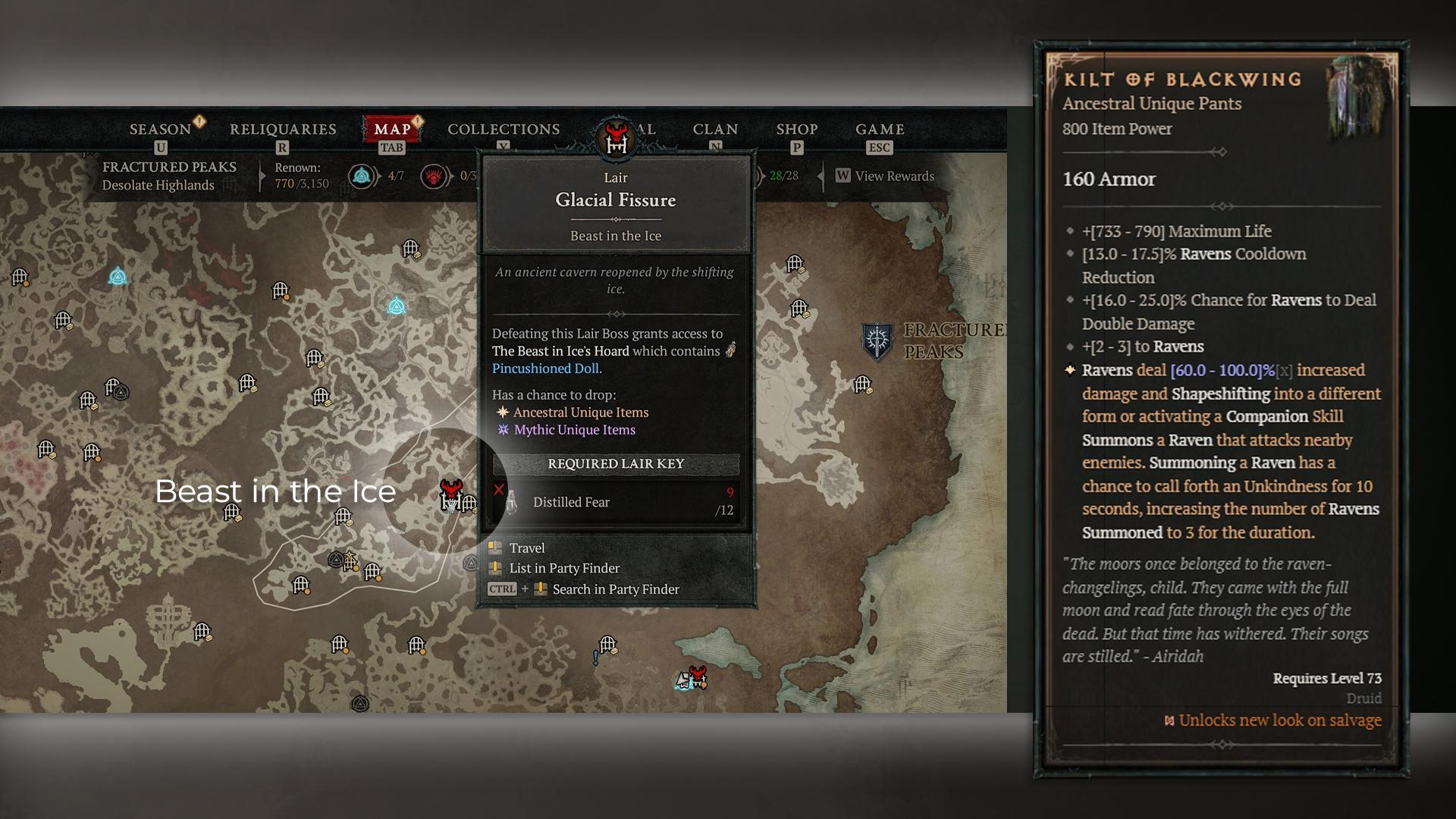Image resolution: width=1456 pixels, height=819 pixels.
Task: Choose List in Party Finder
Action: [x=564, y=568]
